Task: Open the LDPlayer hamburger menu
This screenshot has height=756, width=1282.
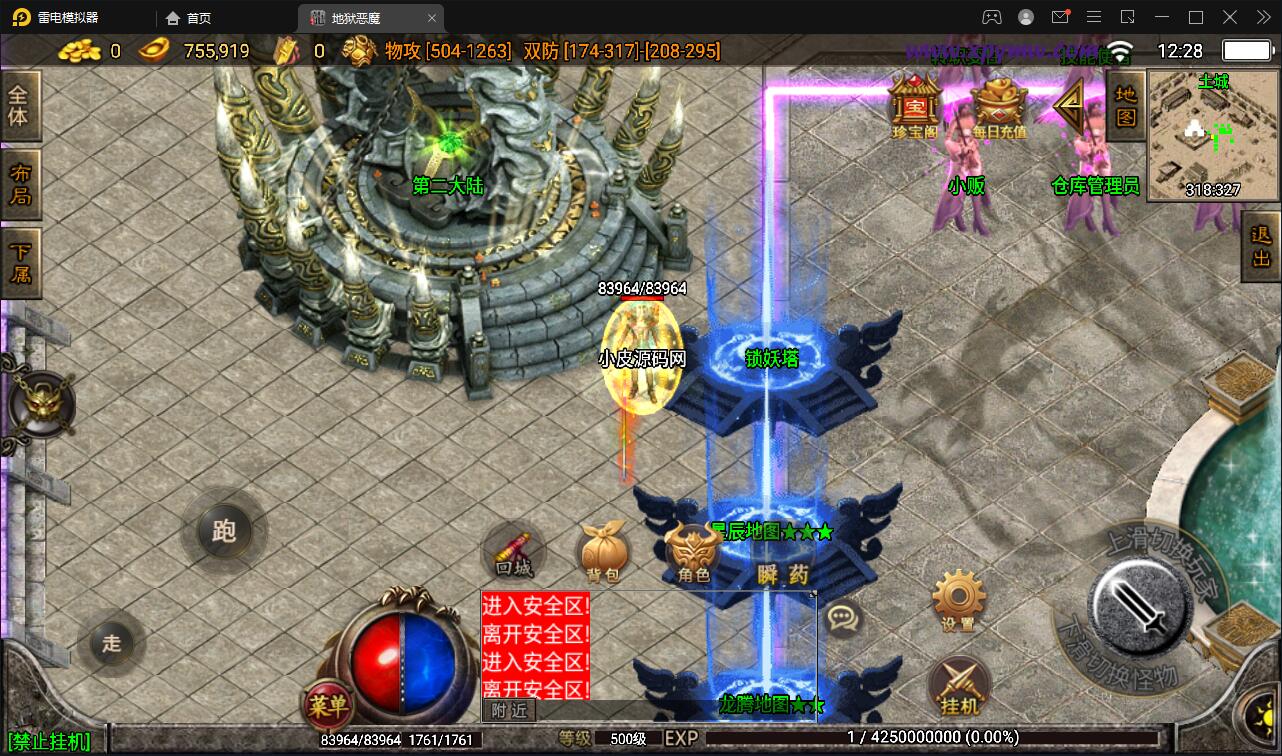Action: tap(1094, 17)
